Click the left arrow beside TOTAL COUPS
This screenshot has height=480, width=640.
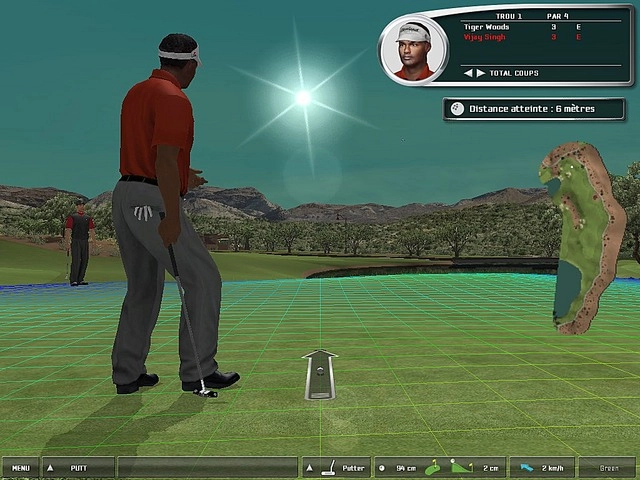coord(467,73)
